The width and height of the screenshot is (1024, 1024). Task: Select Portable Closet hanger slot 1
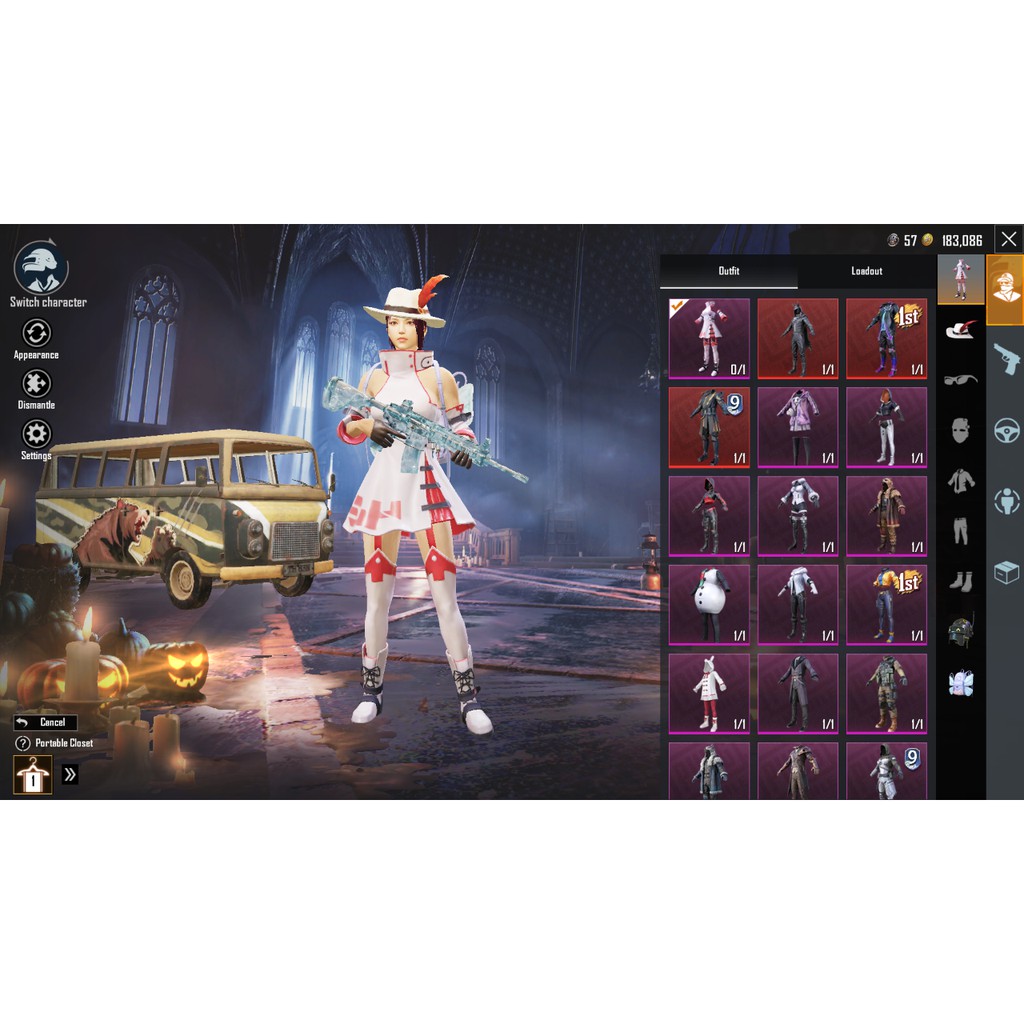(32, 775)
